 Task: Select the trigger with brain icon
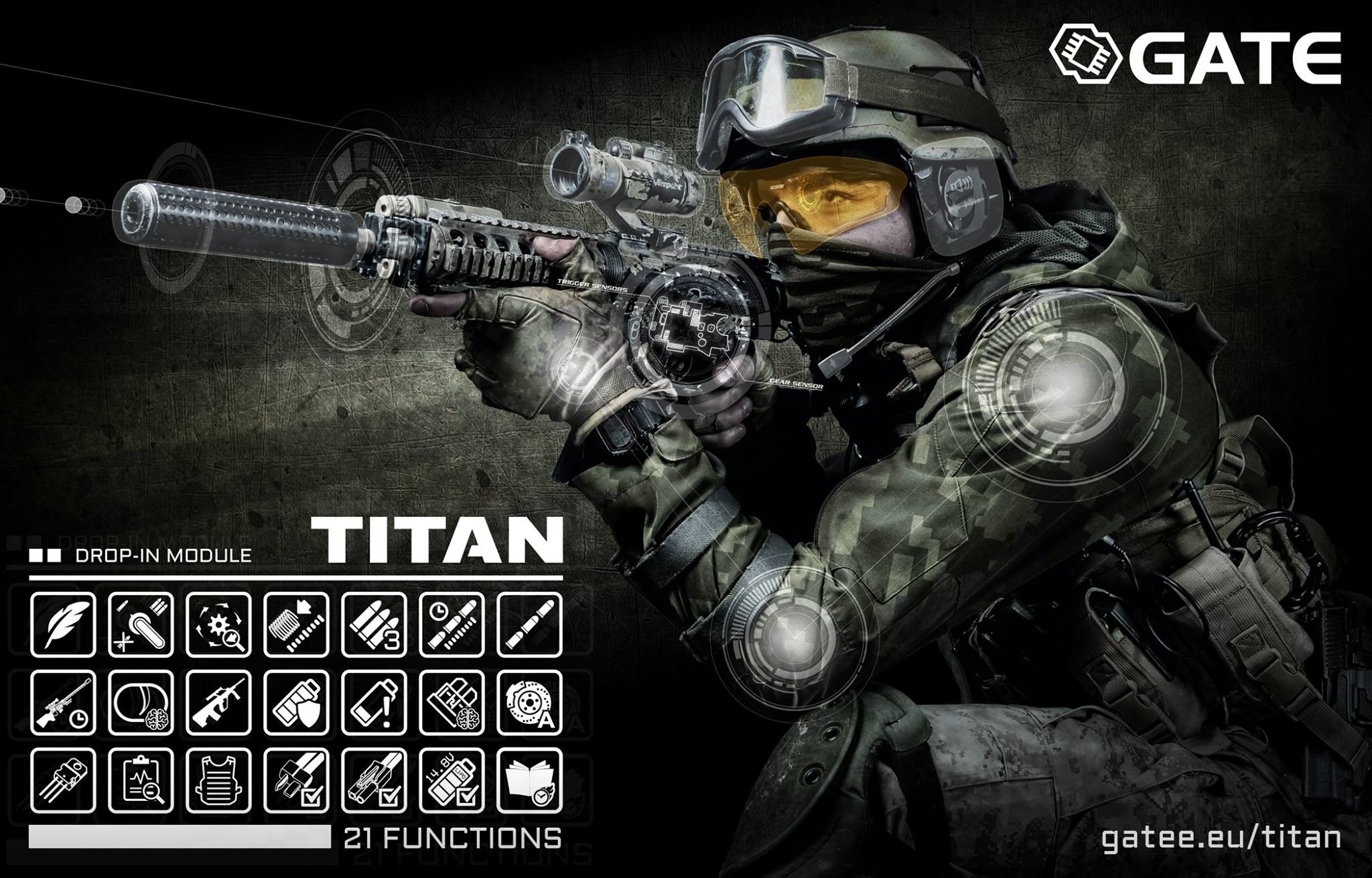pos(141,702)
